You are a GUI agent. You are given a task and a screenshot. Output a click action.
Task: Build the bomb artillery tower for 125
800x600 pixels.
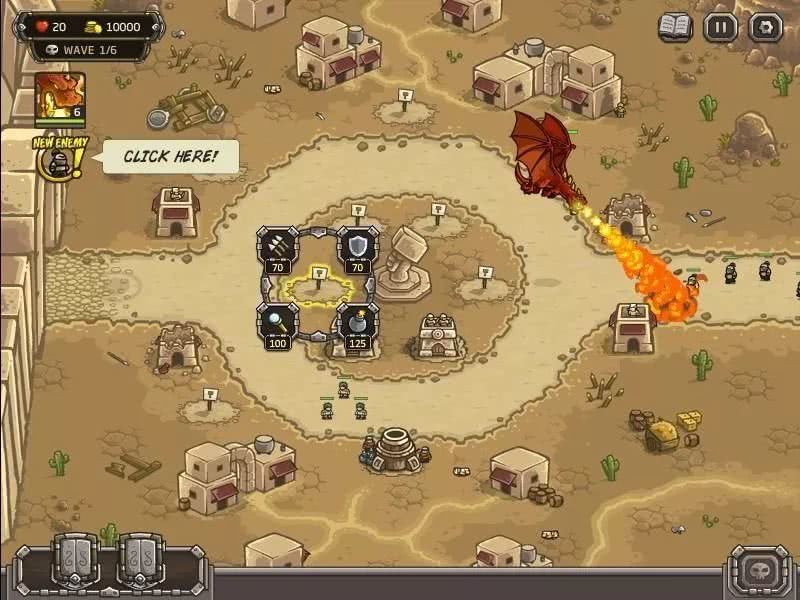357,324
